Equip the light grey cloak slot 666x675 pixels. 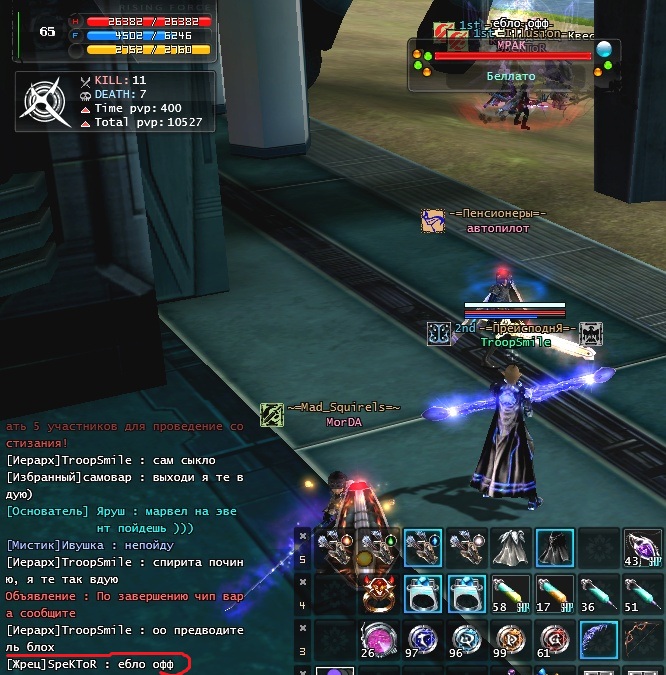tap(510, 548)
